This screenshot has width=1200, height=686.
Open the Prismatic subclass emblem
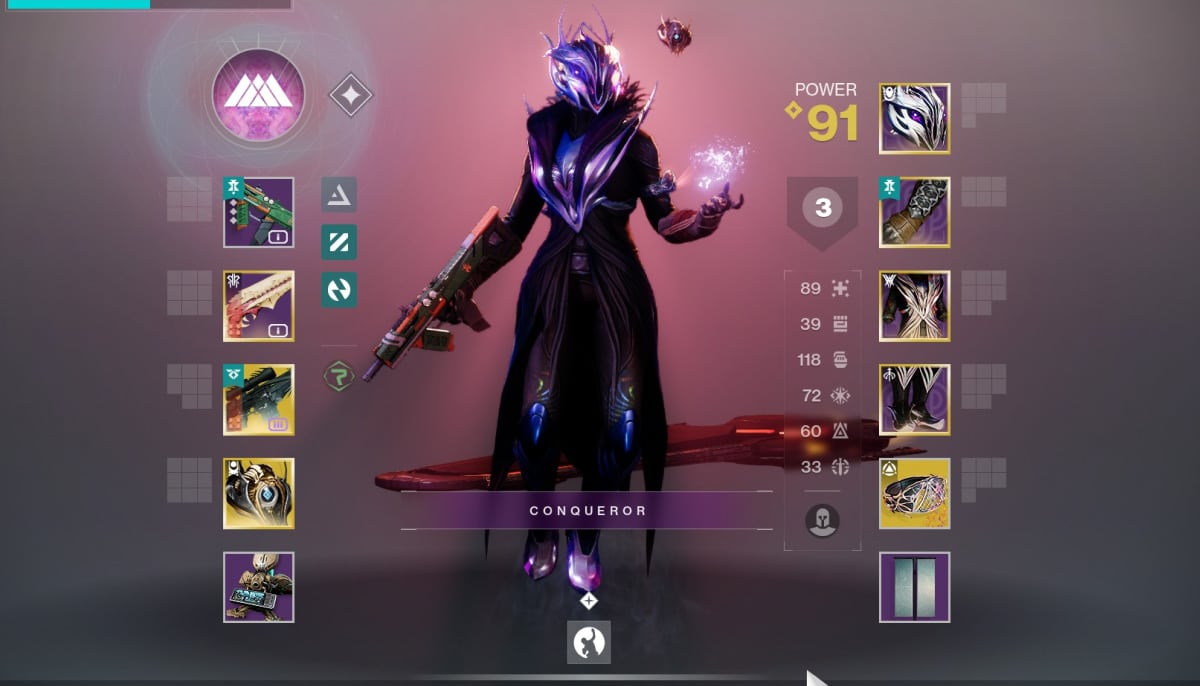pos(258,95)
